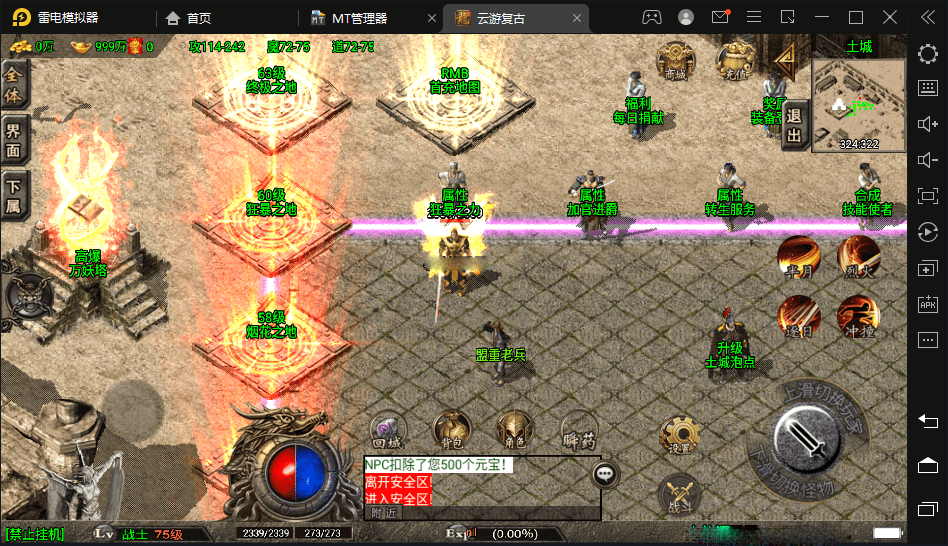
Task: Activate the 瞬药 instant potion button
Action: [579, 429]
